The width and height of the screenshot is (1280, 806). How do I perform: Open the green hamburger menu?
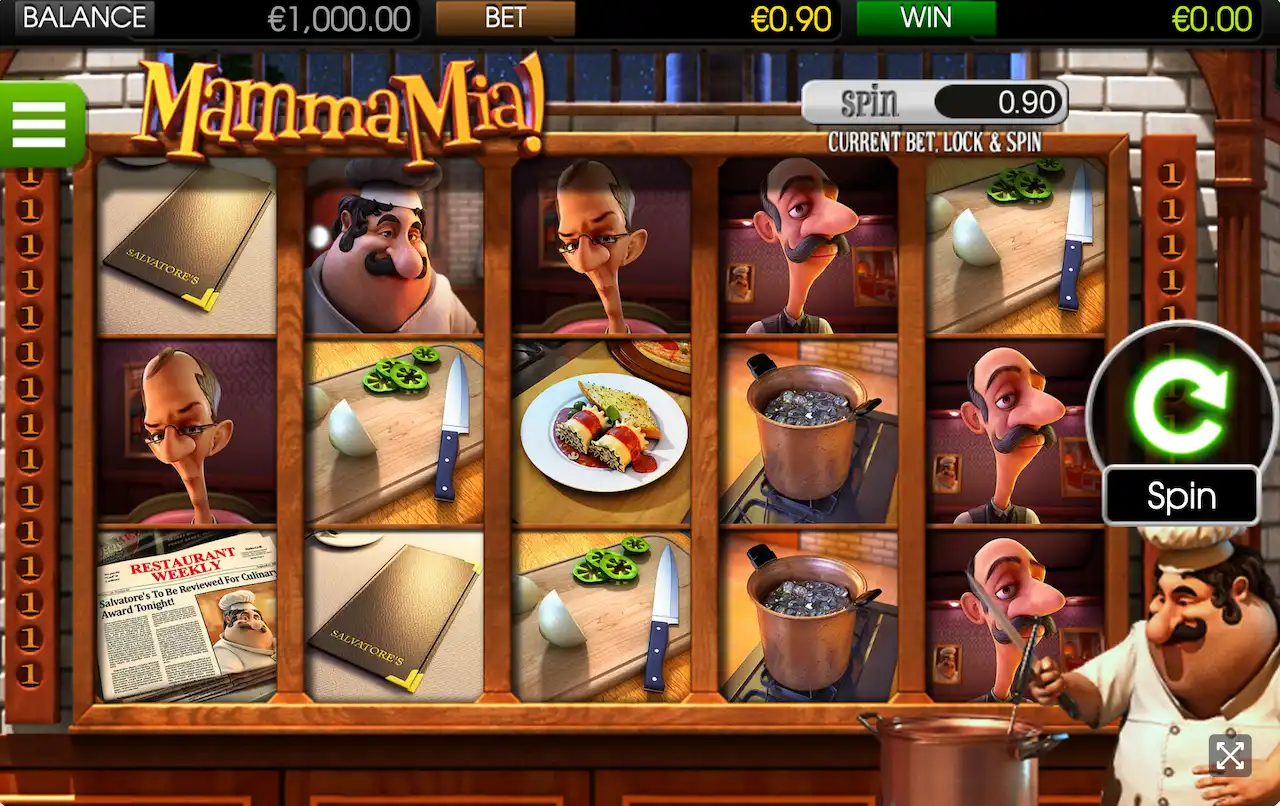(40, 124)
